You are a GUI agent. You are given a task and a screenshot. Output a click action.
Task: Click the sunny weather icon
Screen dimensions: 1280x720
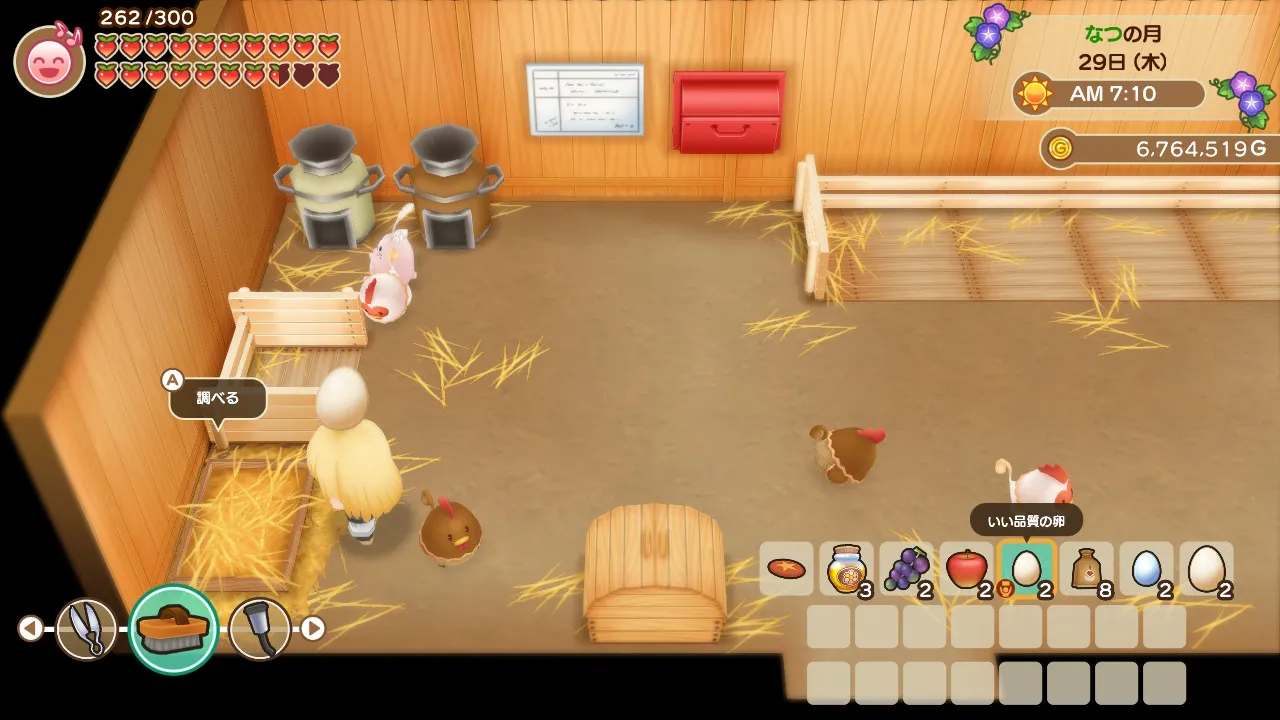[x=1033, y=94]
